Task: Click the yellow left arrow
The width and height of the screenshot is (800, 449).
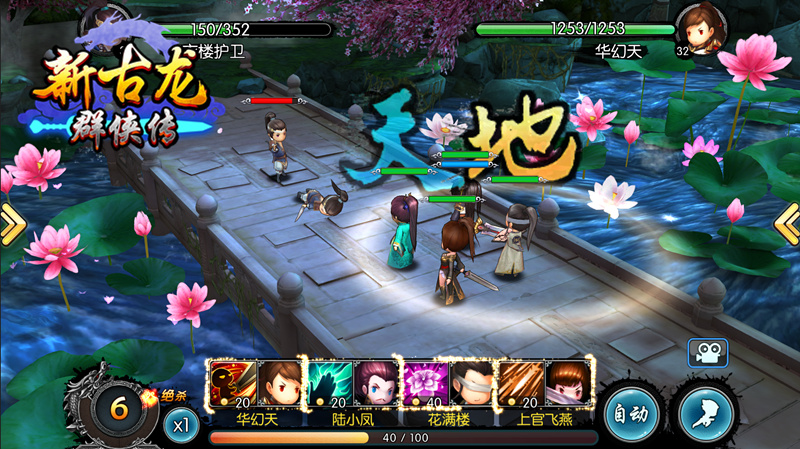Action: [x=11, y=226]
